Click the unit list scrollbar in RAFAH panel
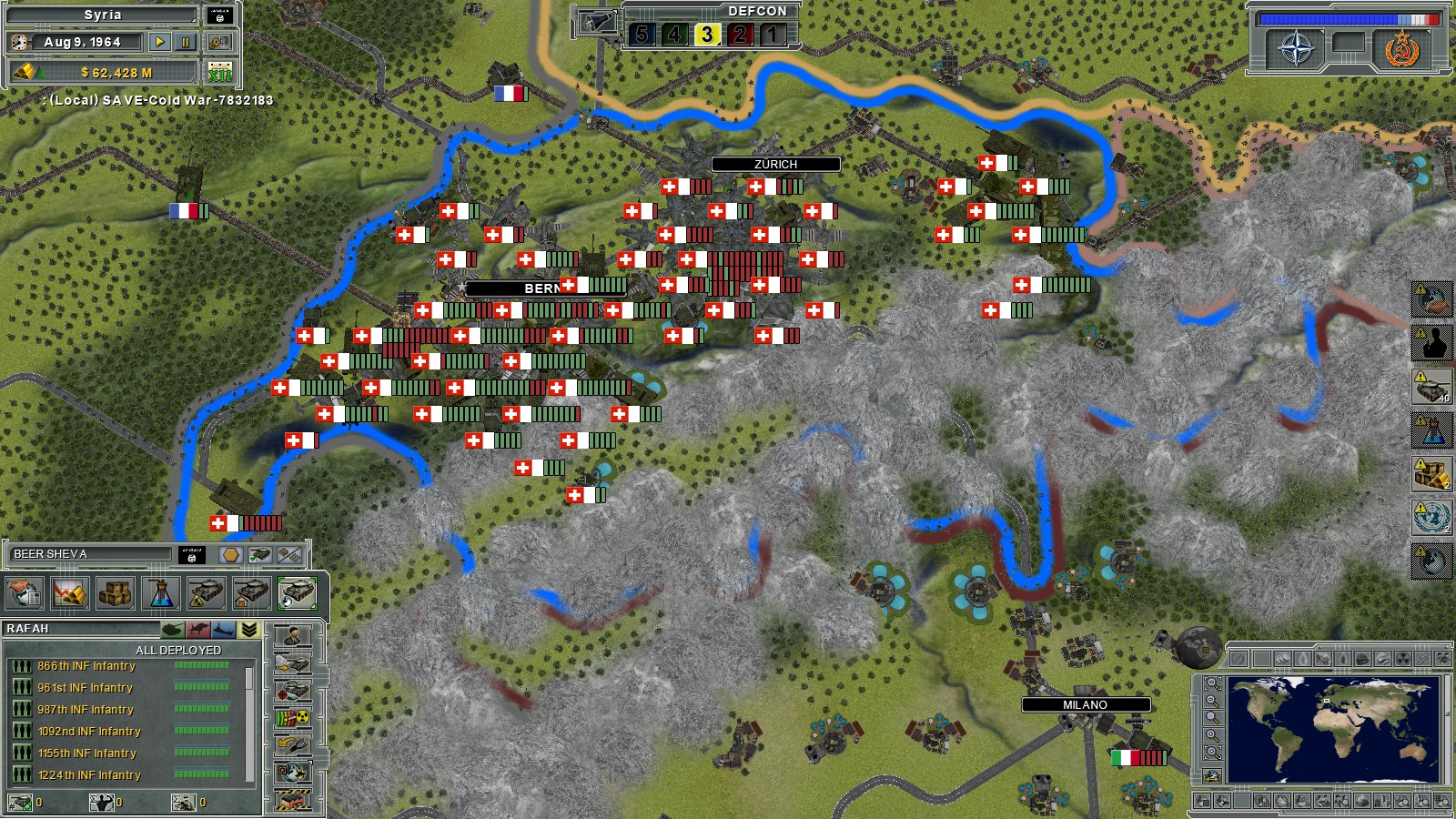The width and height of the screenshot is (1456, 819). click(x=249, y=678)
